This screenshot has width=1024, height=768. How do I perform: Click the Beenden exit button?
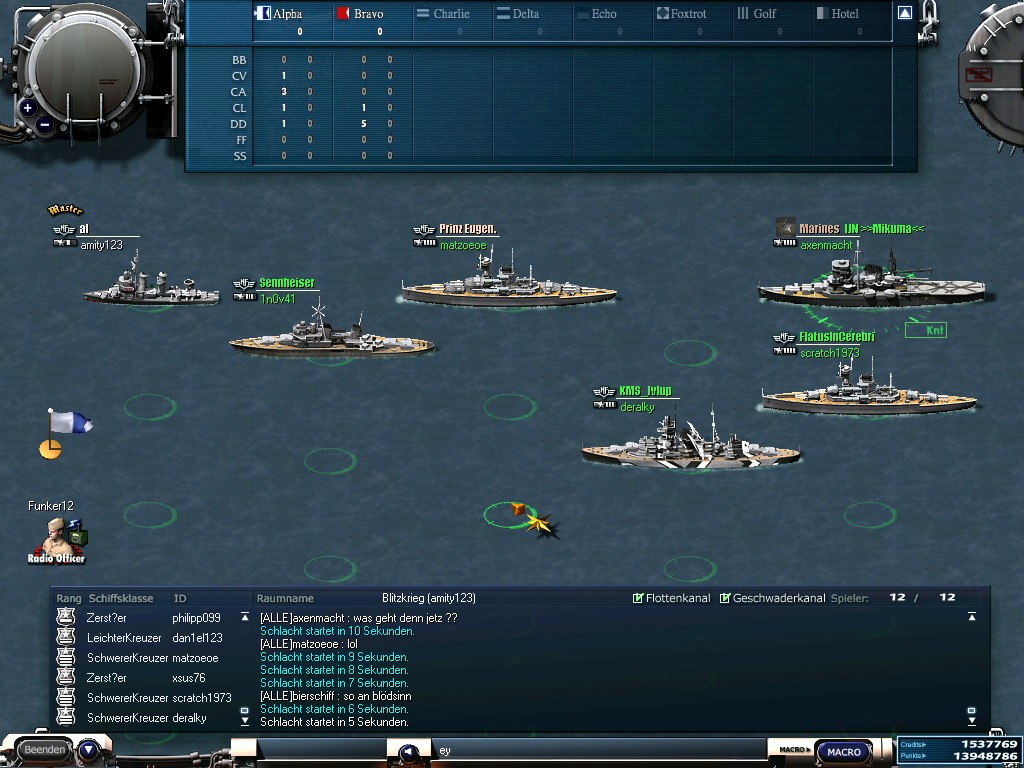tap(45, 749)
